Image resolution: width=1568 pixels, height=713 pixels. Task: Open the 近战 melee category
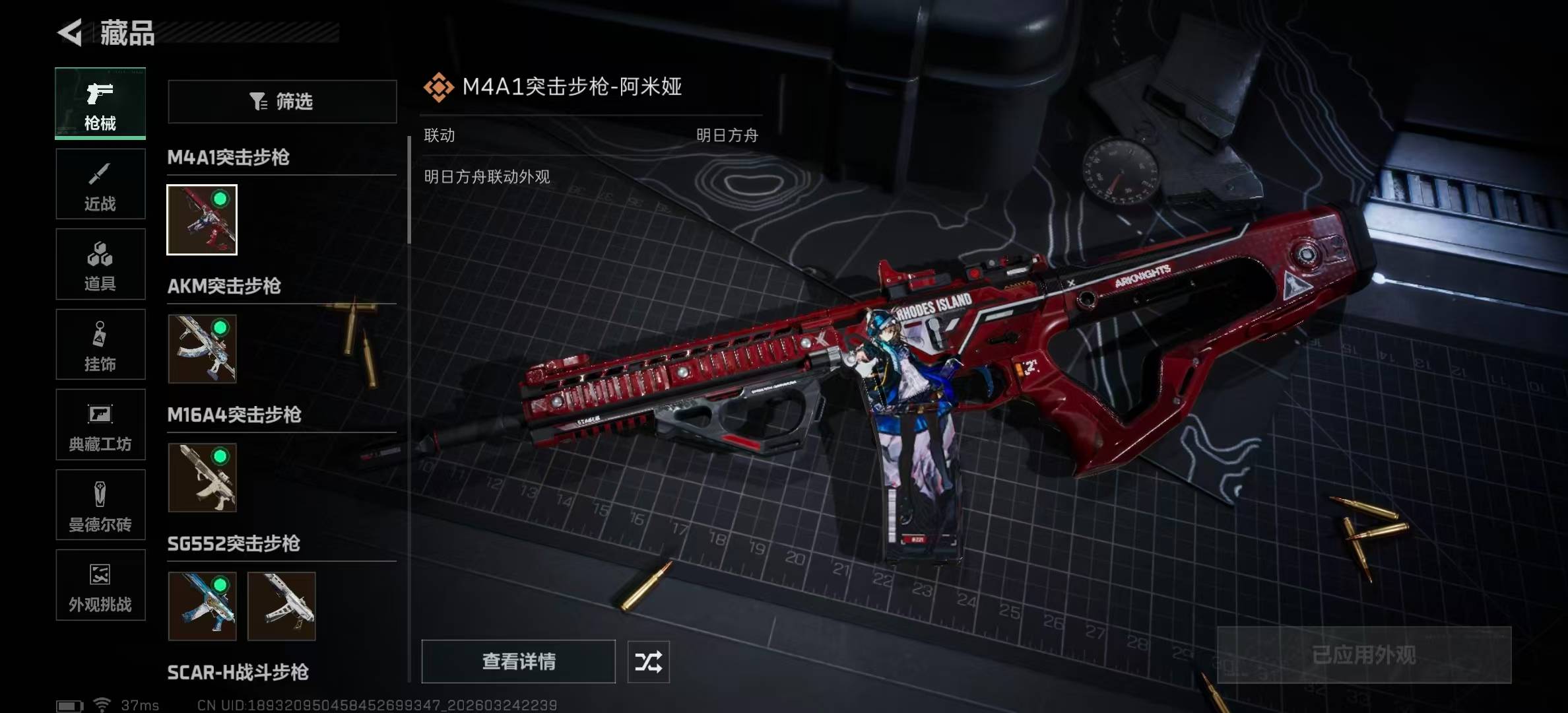[100, 184]
